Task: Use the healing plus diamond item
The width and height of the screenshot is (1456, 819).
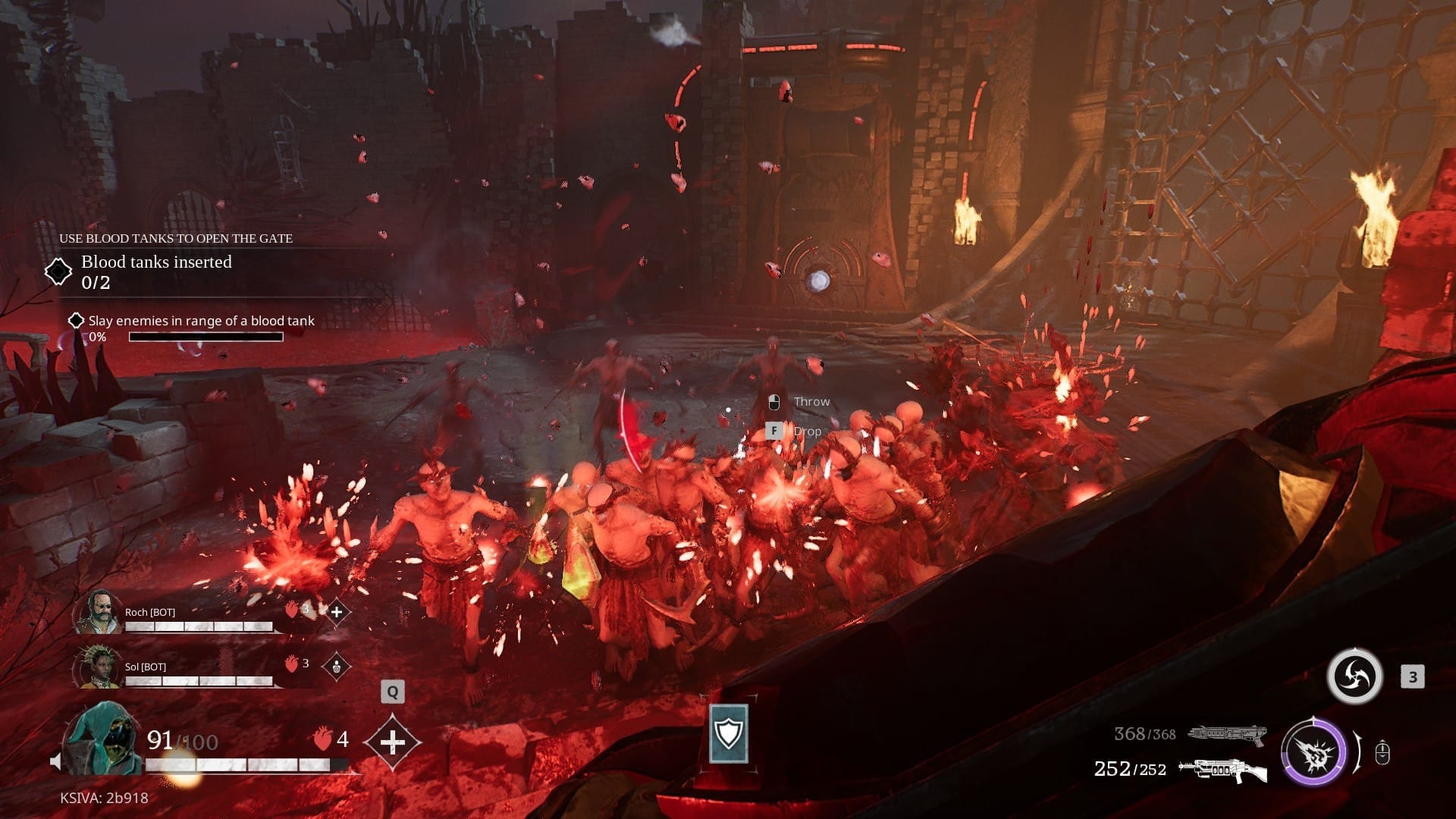Action: tap(392, 742)
